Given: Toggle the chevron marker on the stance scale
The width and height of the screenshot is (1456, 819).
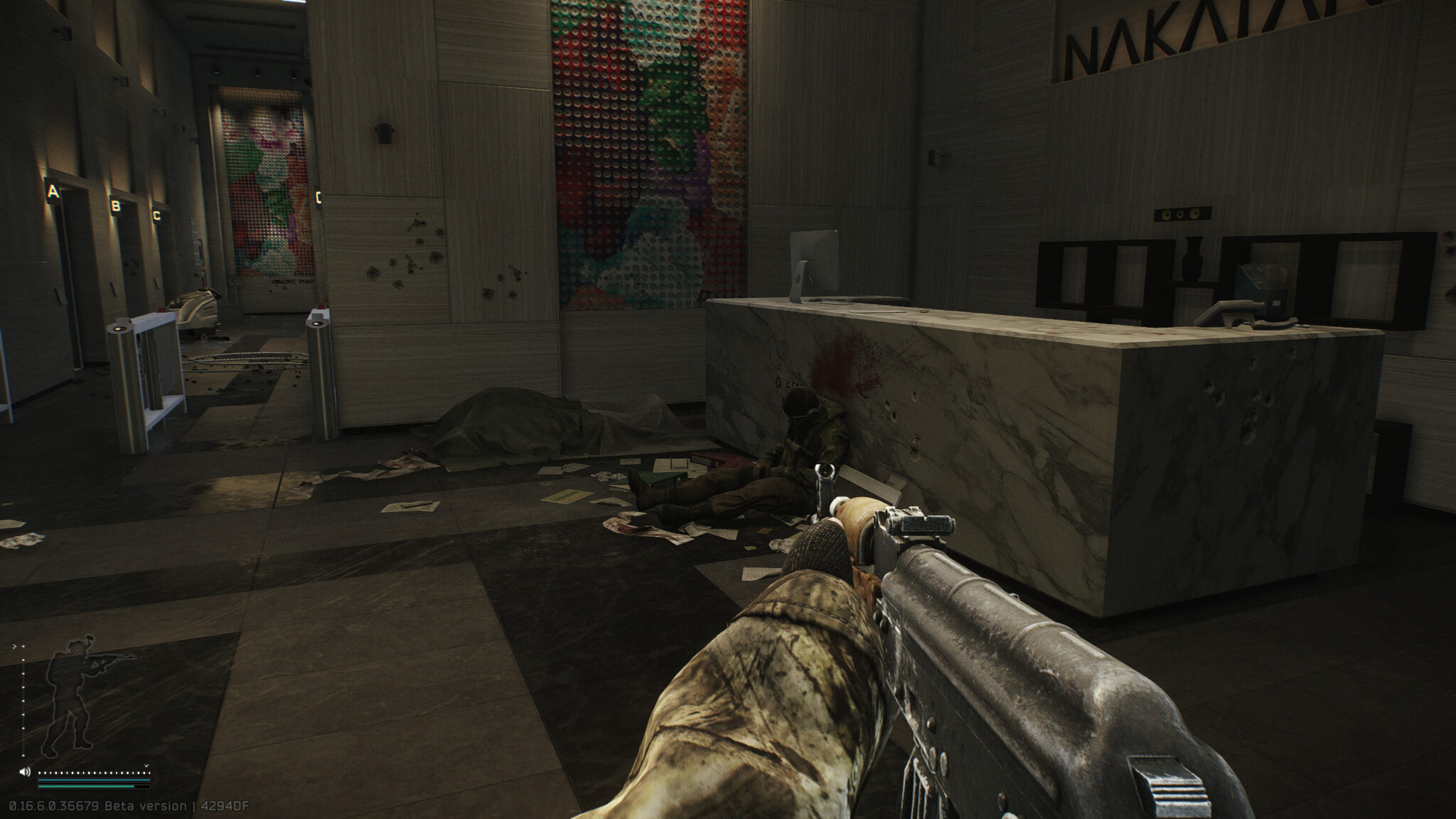Looking at the screenshot, I should (15, 646).
